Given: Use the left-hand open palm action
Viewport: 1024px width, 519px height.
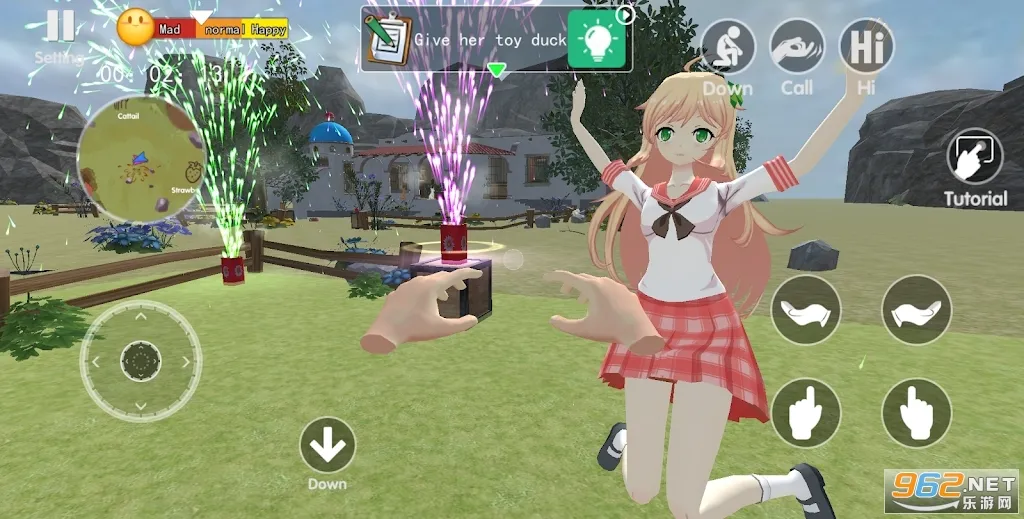Looking at the screenshot, I should tap(806, 310).
